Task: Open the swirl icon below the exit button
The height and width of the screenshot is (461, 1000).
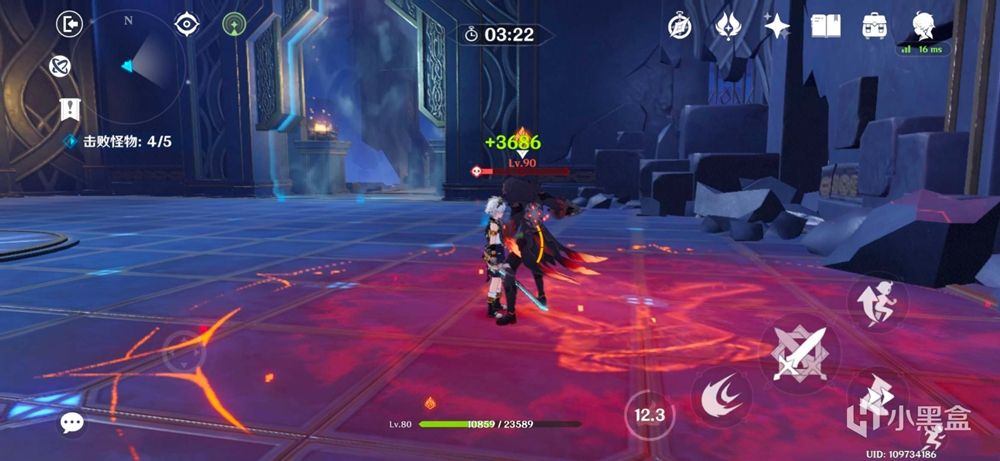Action: [60, 66]
